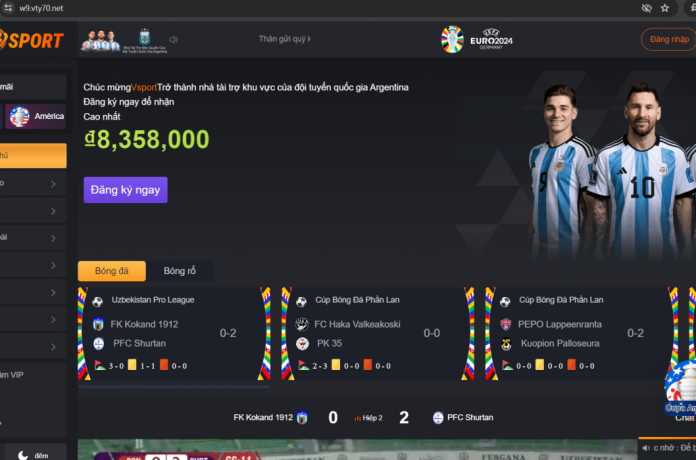Screen dimensions: 696x460
Task: Click the browser address bar
Action: [300, 7]
